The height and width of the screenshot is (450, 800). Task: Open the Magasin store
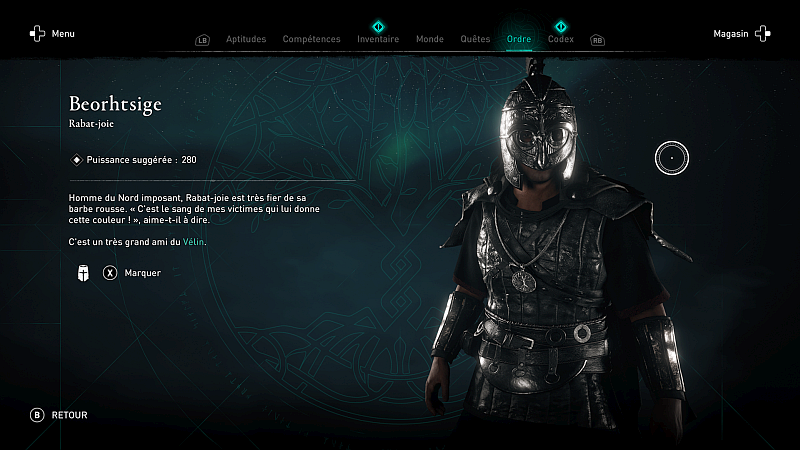point(741,34)
